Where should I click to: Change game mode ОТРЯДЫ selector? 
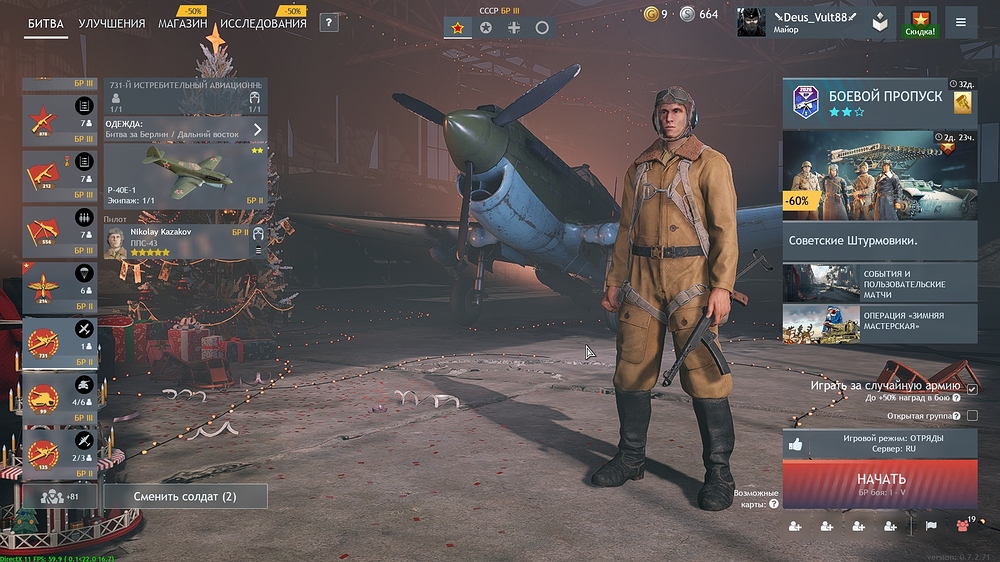point(879,443)
